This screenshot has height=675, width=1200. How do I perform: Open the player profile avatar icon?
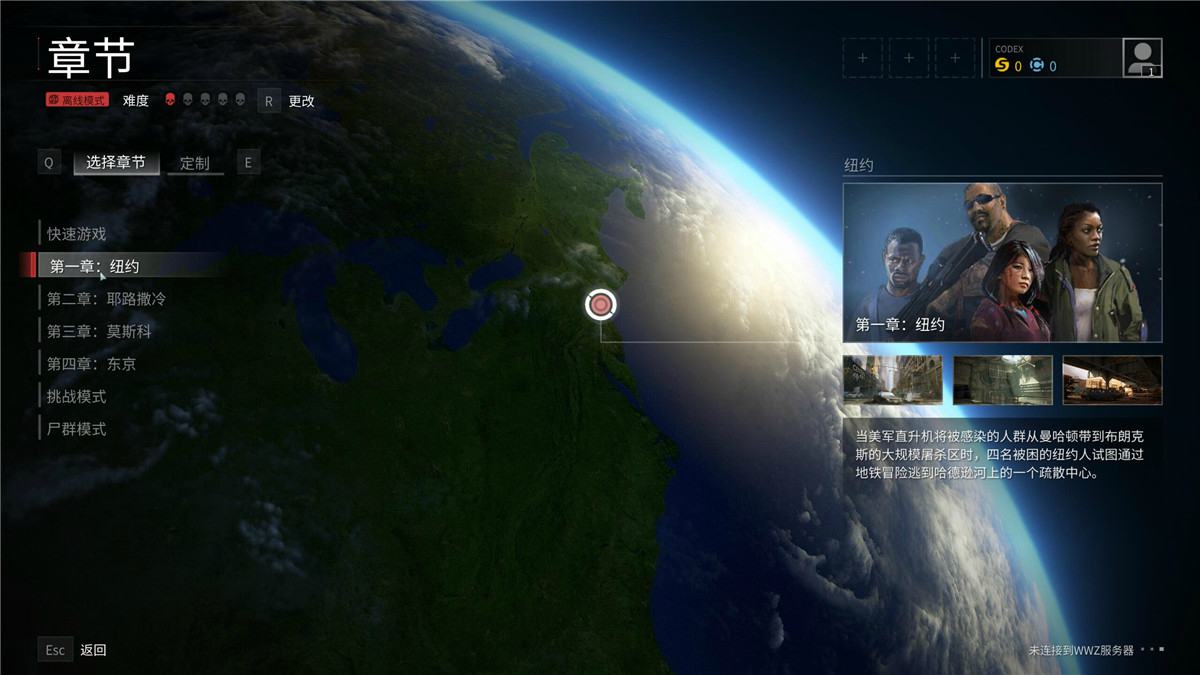pos(1142,58)
